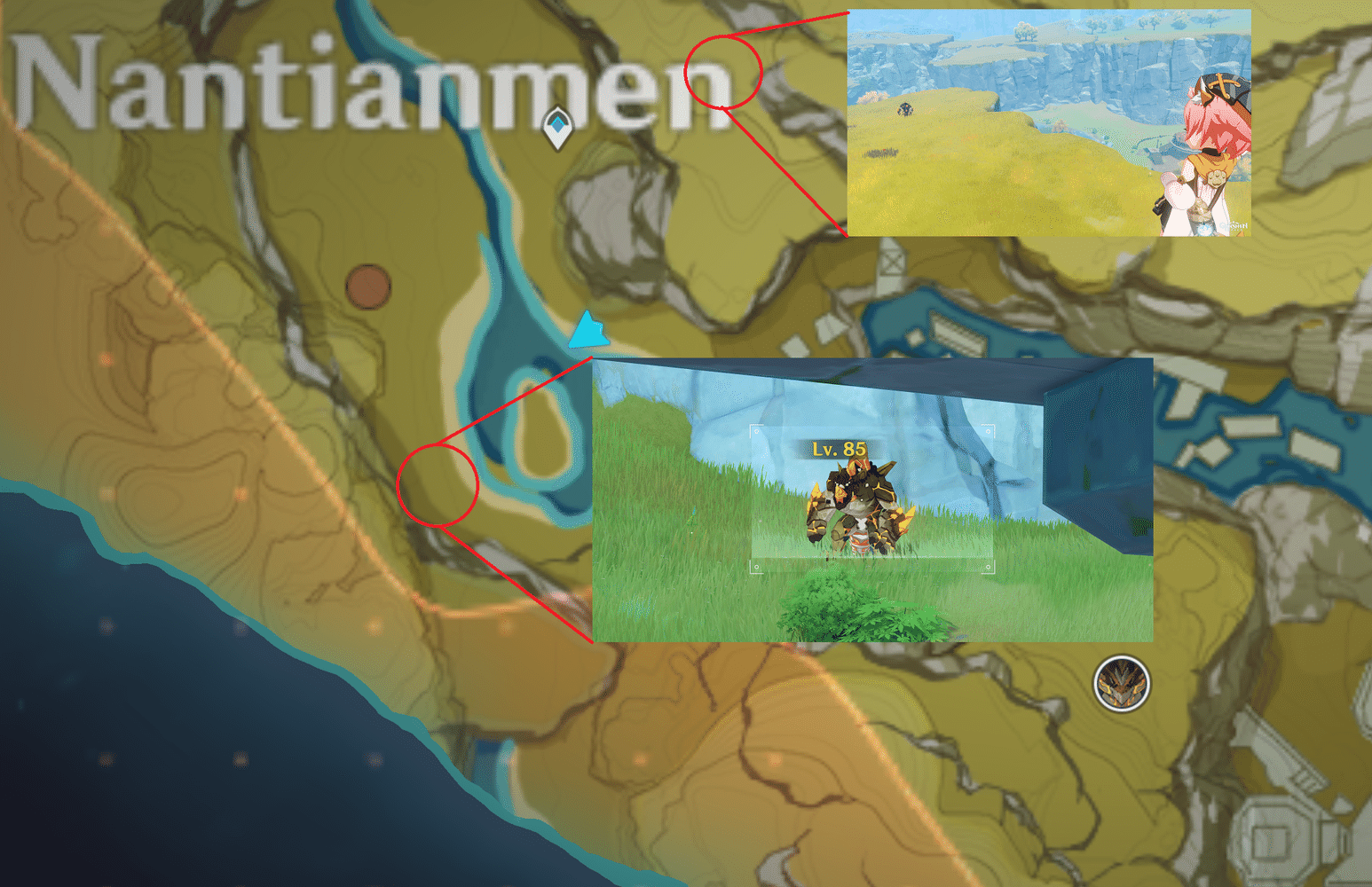Select the brown circular map marker
This screenshot has height=887, width=1372.
pyautogui.click(x=369, y=287)
